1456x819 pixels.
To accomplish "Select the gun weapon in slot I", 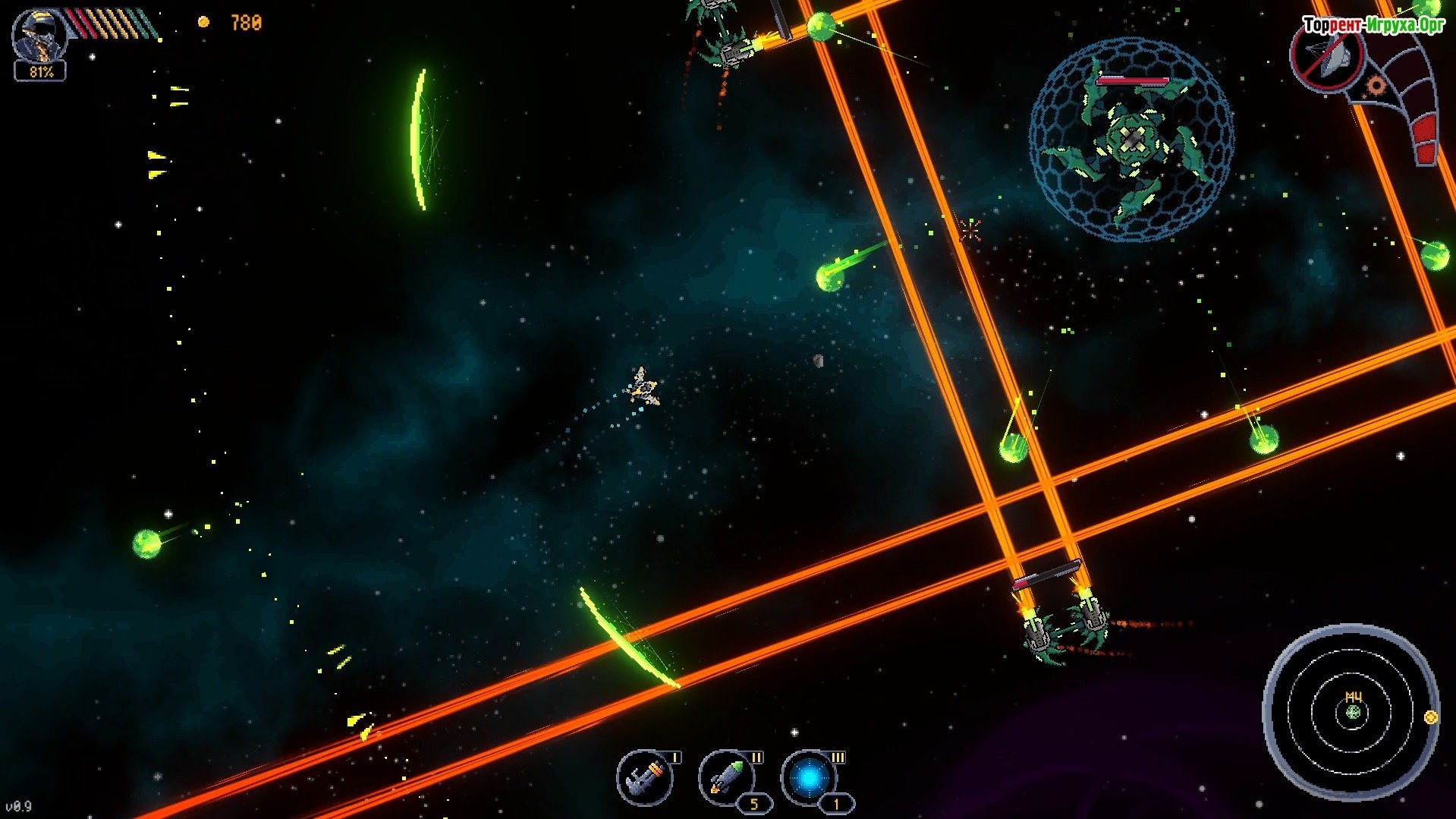I will [x=644, y=778].
